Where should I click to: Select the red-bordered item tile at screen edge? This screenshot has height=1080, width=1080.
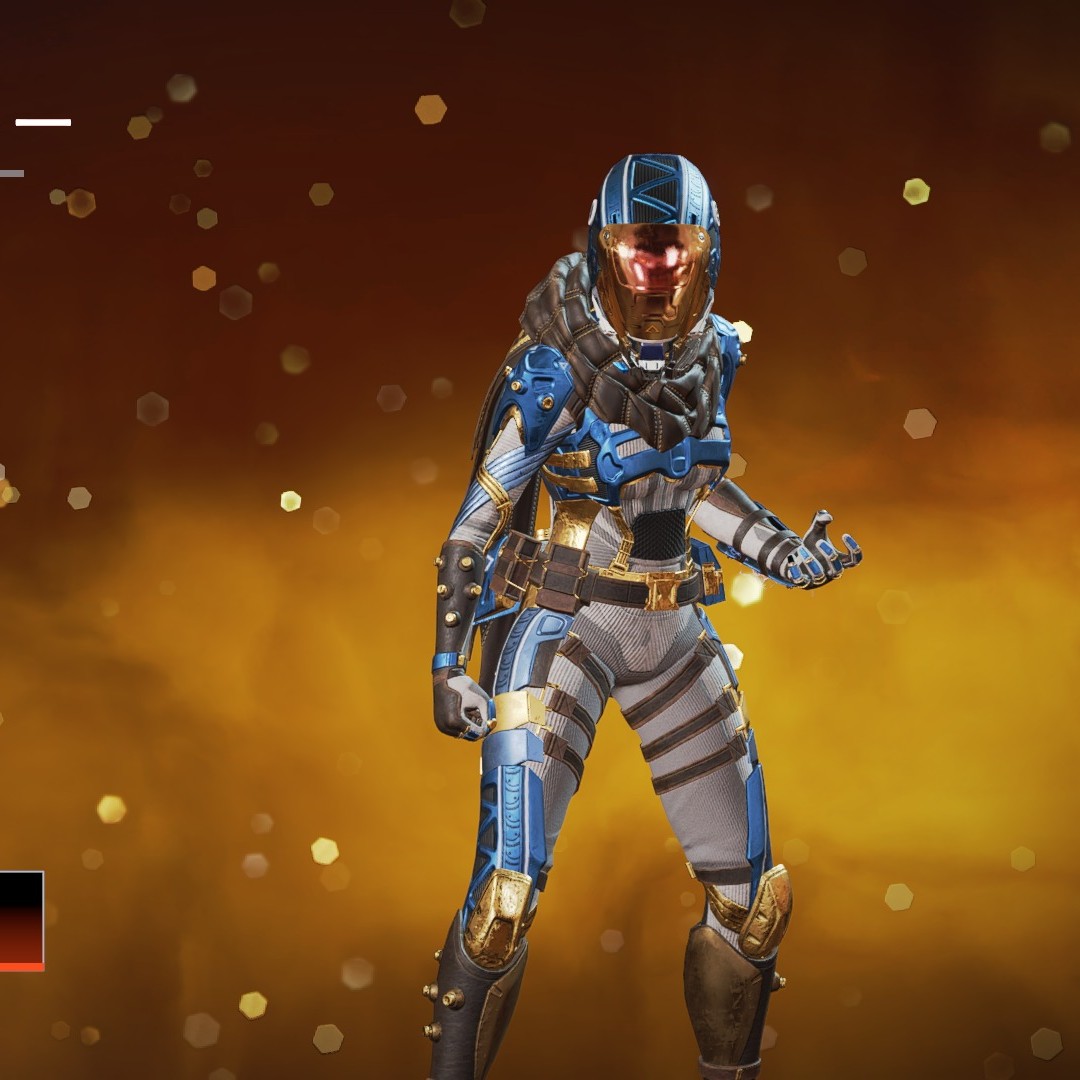[x=21, y=920]
